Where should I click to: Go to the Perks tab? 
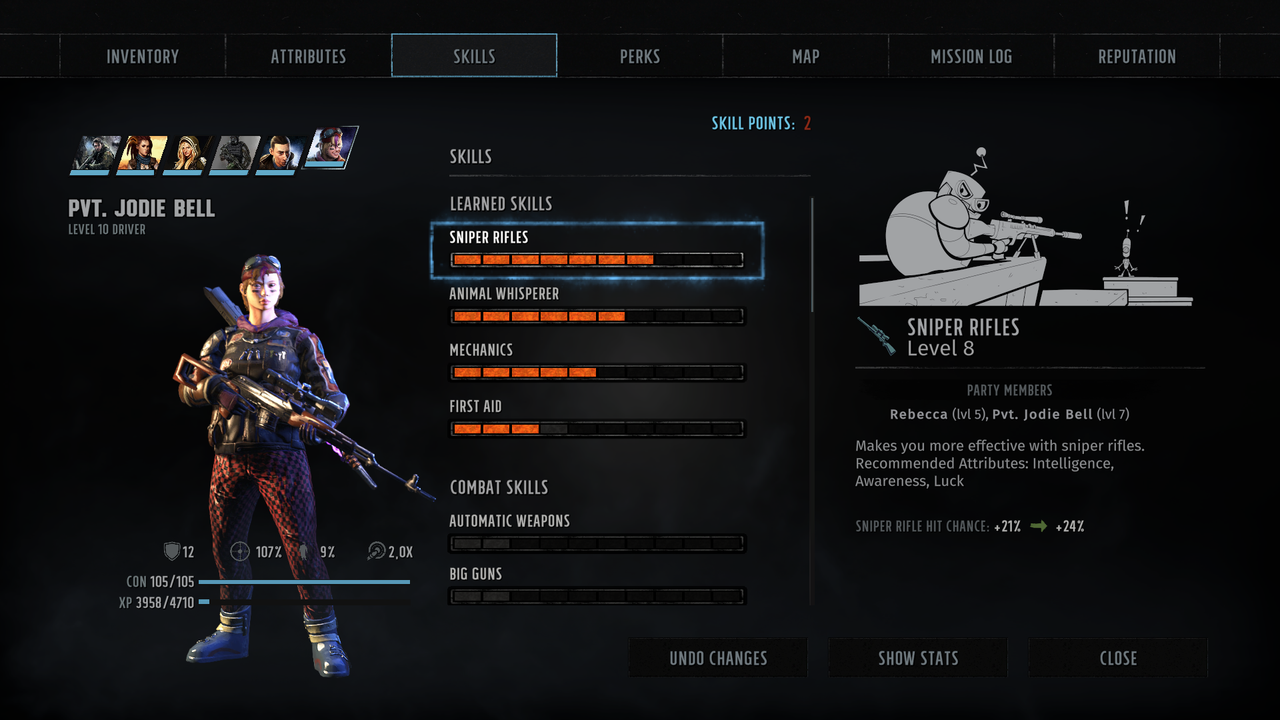coord(640,56)
